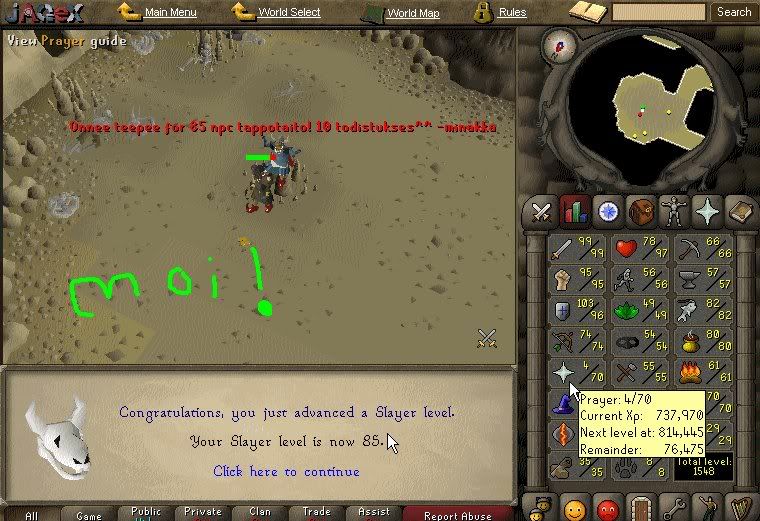
Task: Show the Worn Equipment tab
Action: pyautogui.click(x=674, y=211)
